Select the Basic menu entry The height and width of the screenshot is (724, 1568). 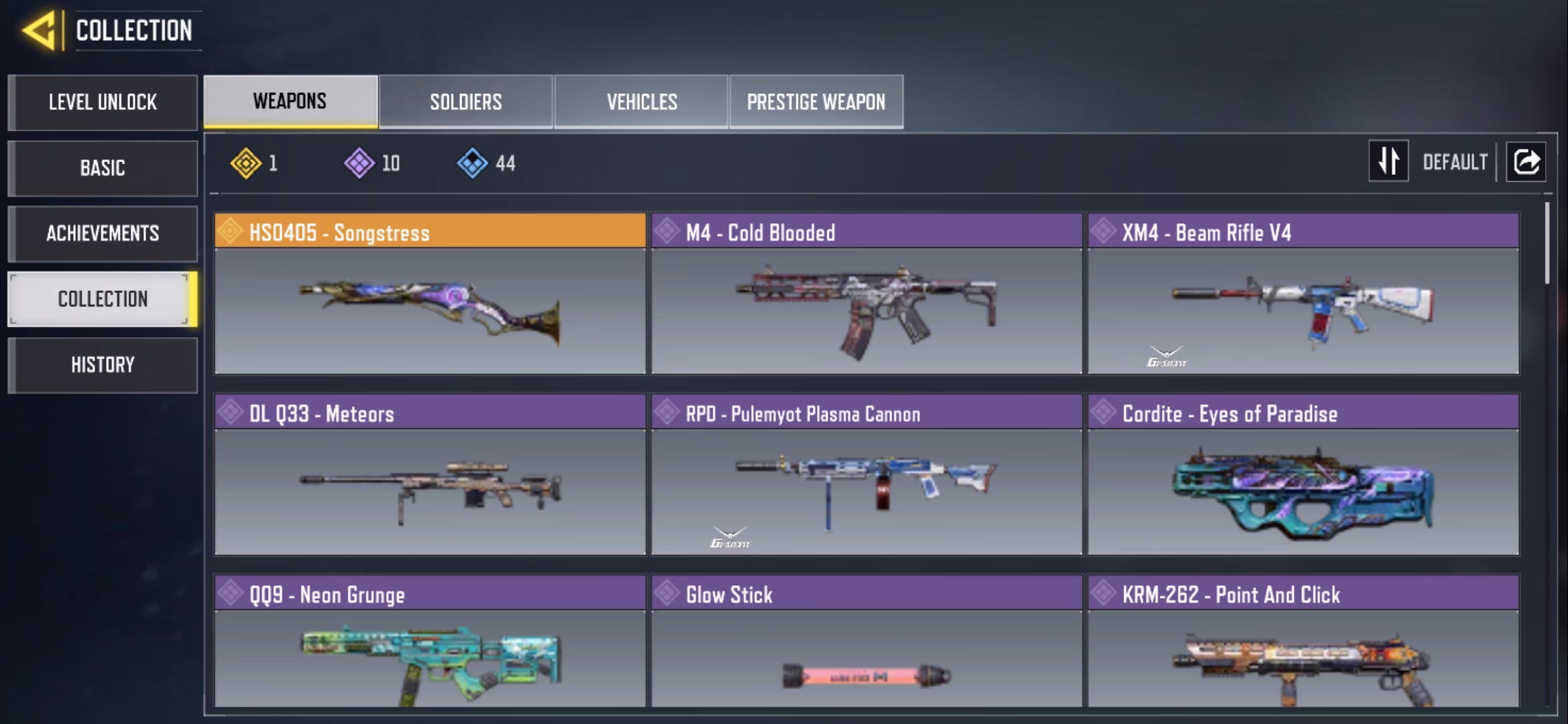click(x=103, y=168)
